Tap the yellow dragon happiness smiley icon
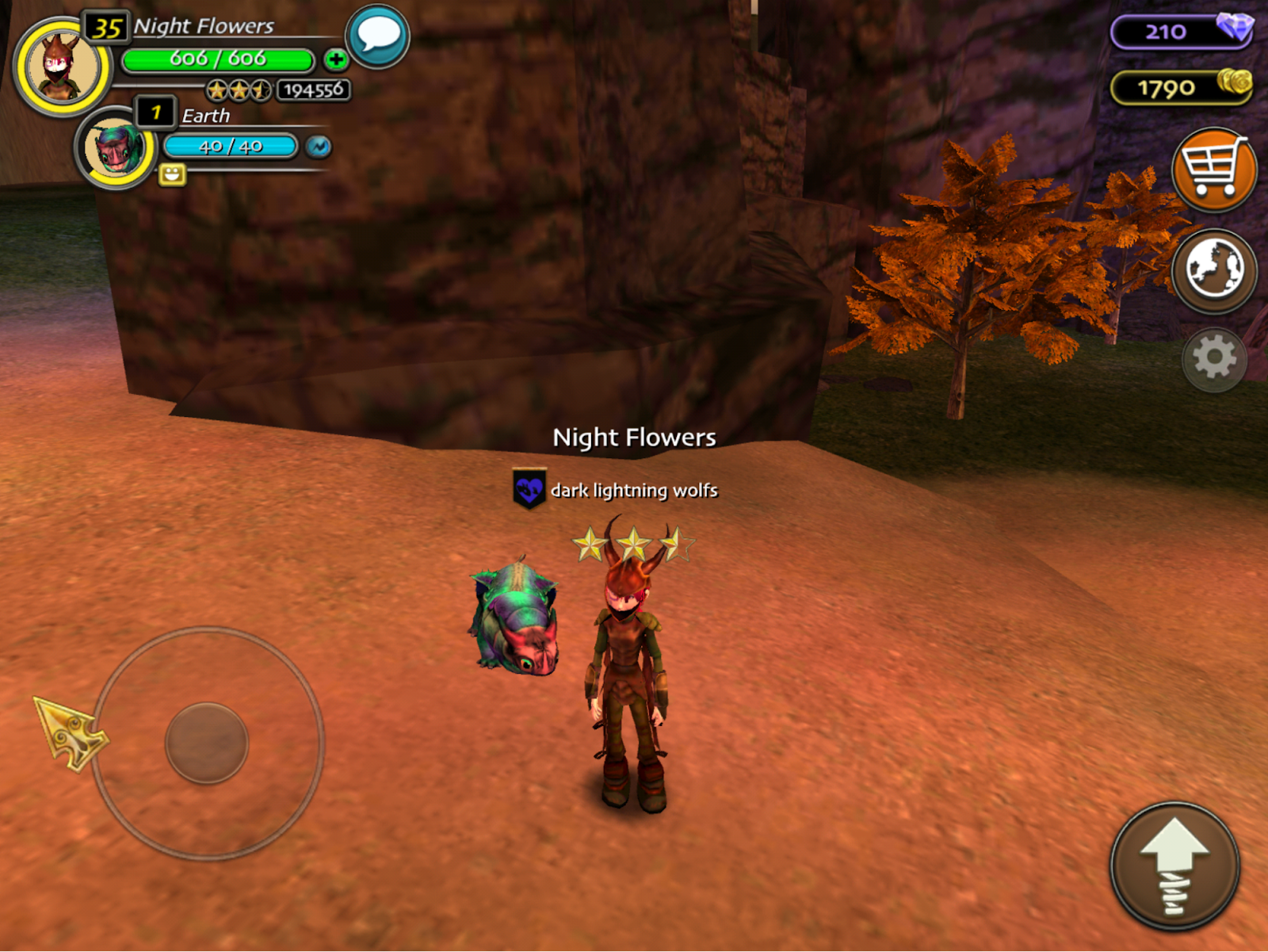1268x952 pixels. 172,174
